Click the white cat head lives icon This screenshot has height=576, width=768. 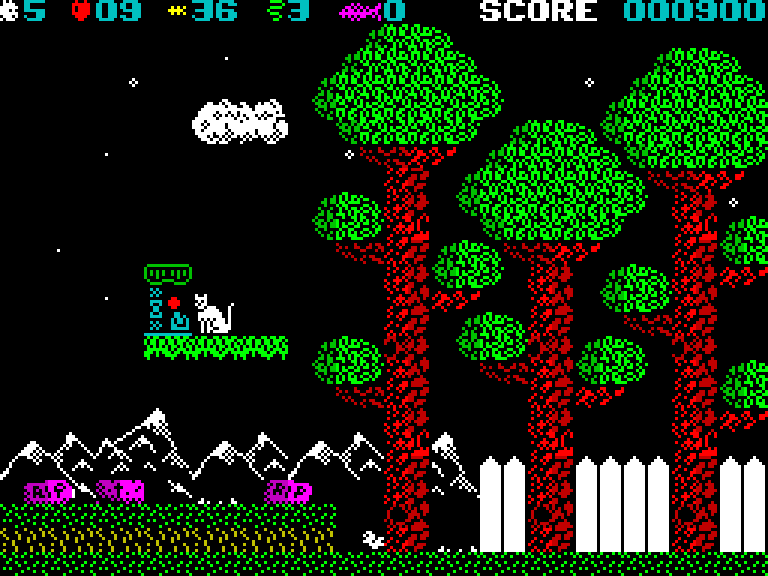click(10, 12)
